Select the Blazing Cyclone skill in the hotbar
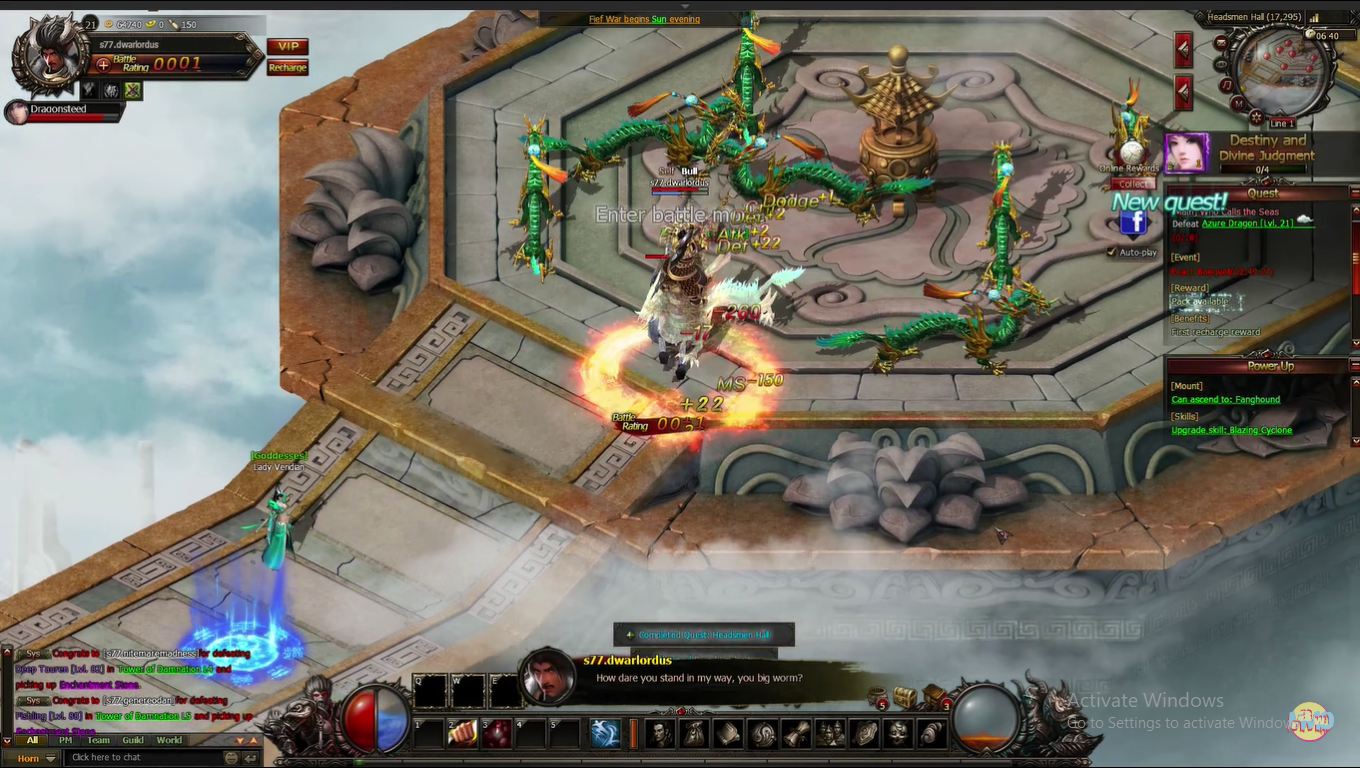1360x768 pixels. 603,733
